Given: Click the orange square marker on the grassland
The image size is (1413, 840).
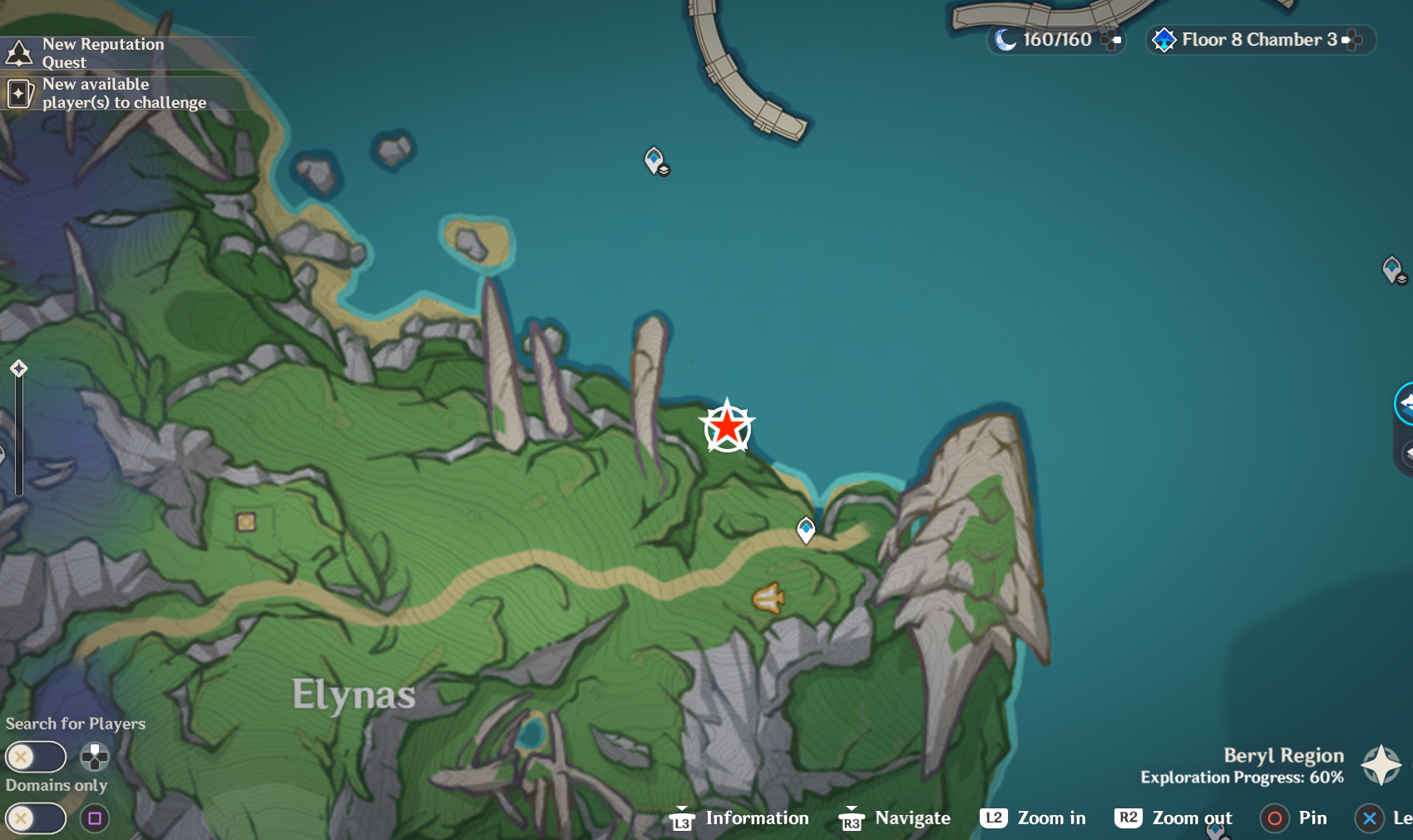Looking at the screenshot, I should 245,521.
